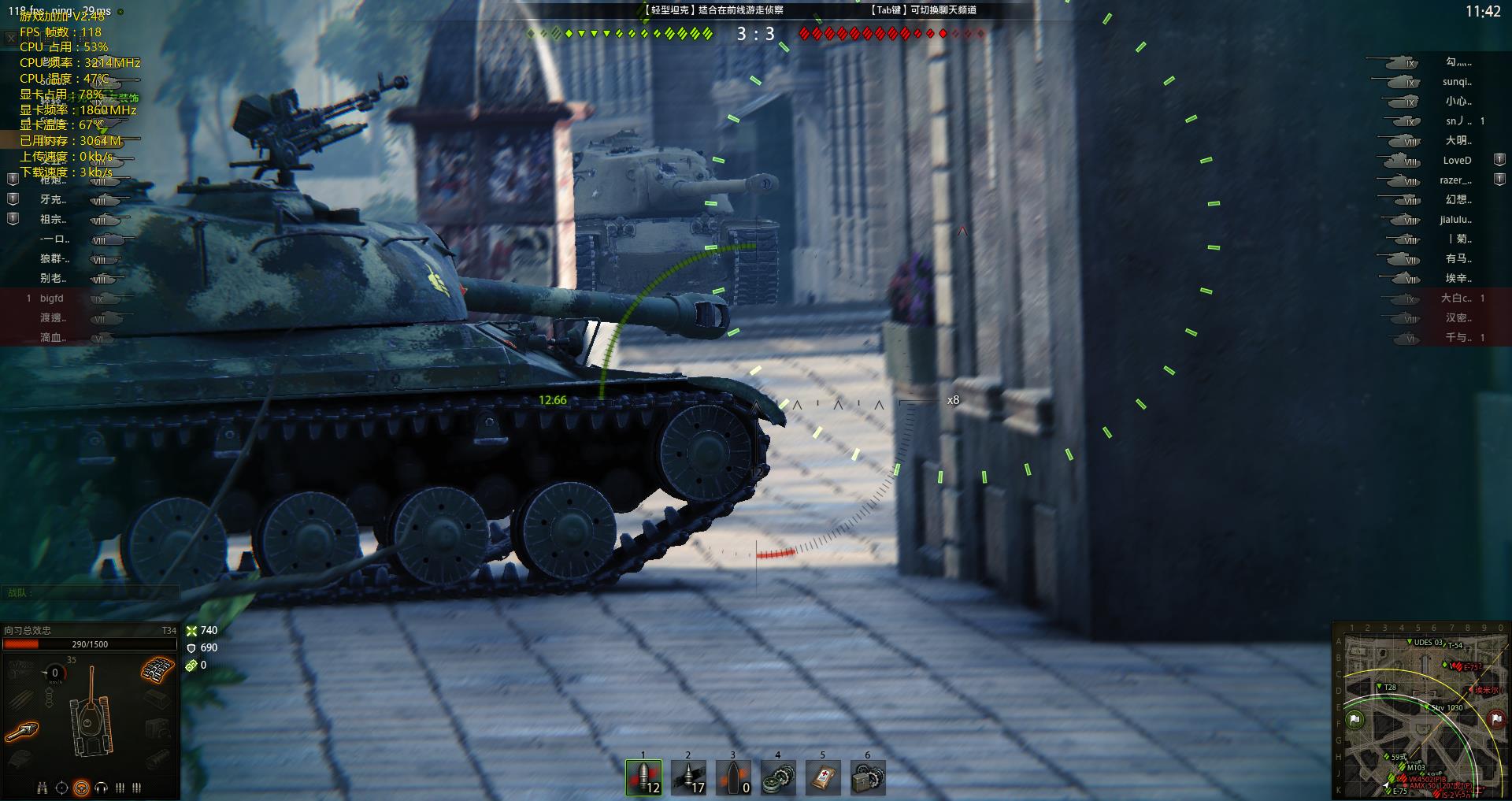The image size is (1512, 801).
Task: Select player jialulu in the enemy list
Action: tap(1455, 220)
